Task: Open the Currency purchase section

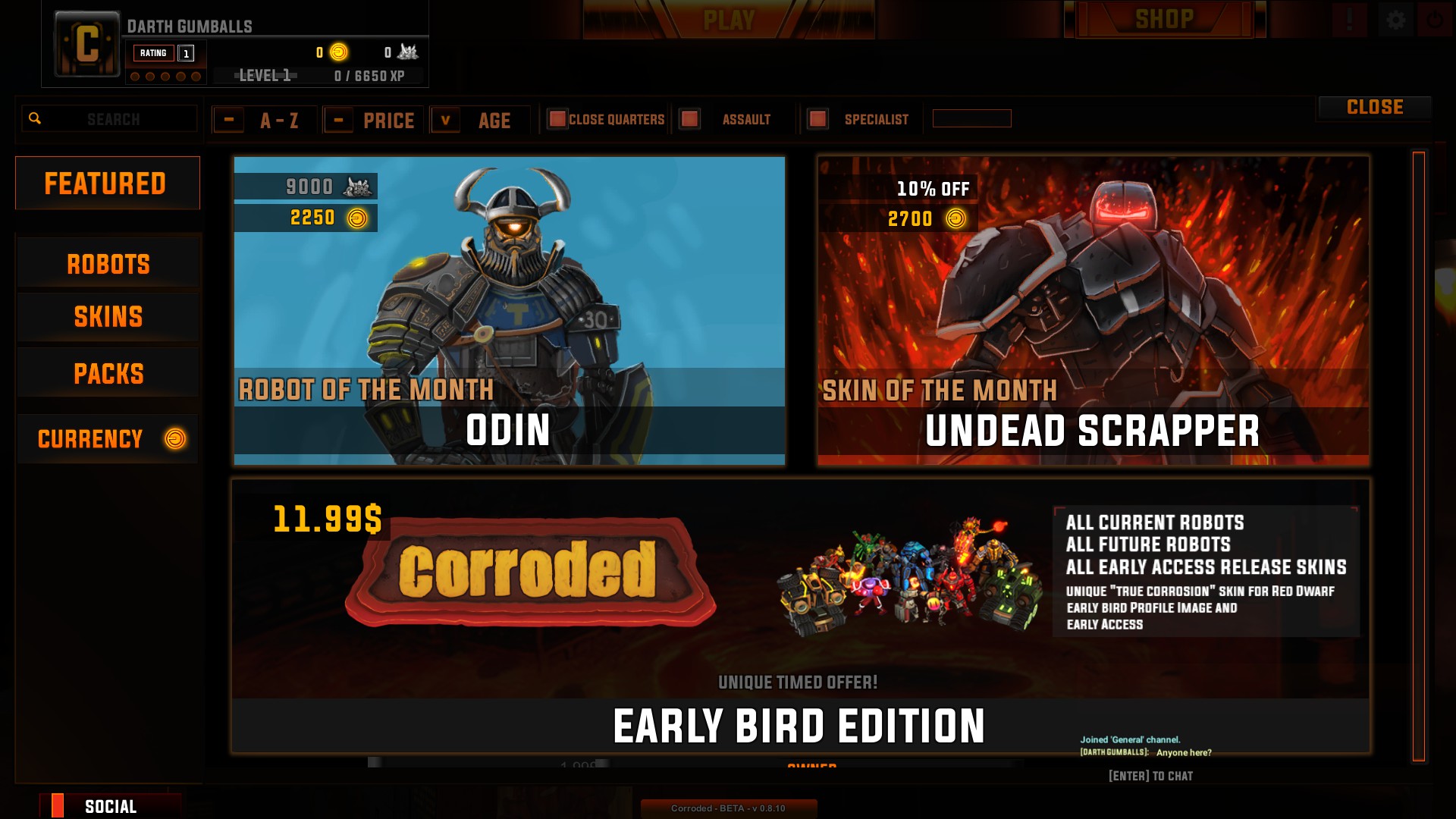Action: (108, 438)
